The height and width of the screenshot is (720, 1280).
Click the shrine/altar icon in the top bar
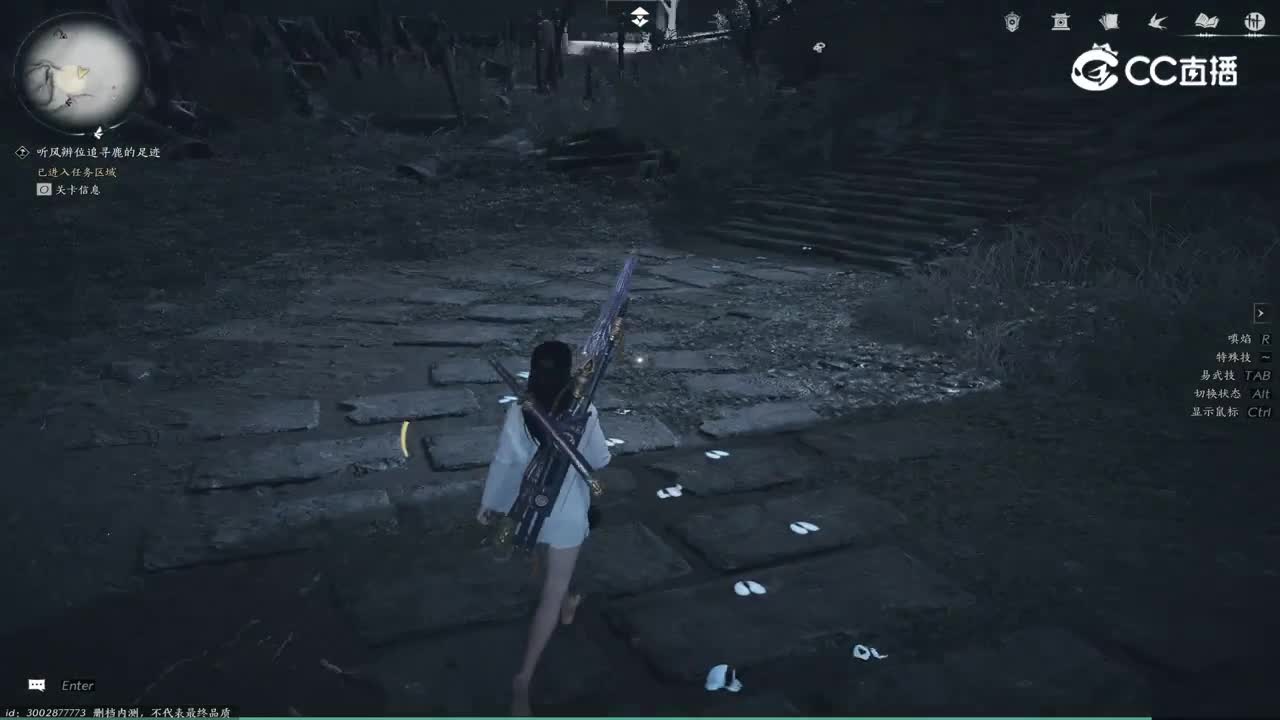pyautogui.click(x=1059, y=21)
